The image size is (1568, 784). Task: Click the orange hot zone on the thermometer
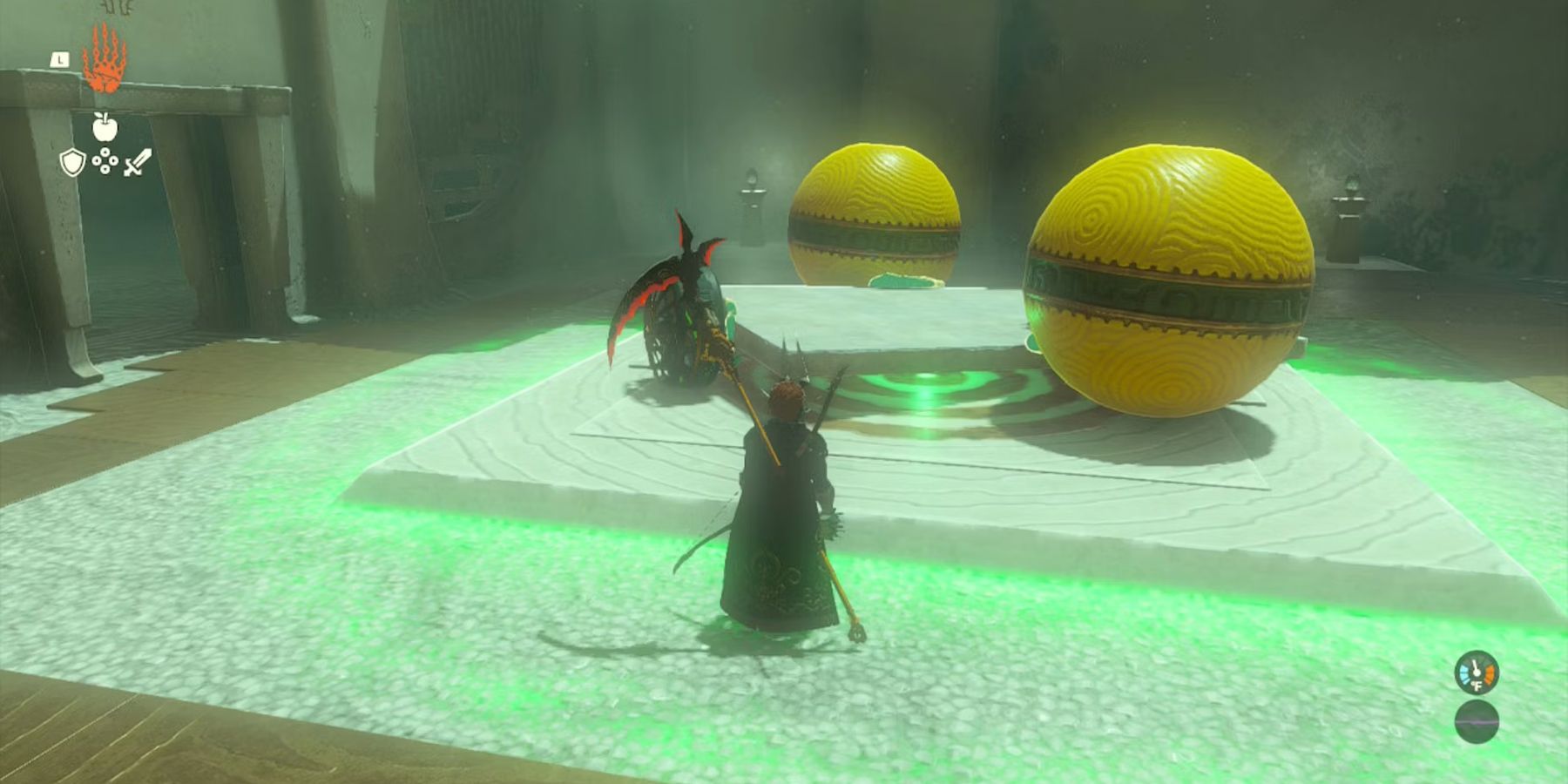click(x=1490, y=674)
